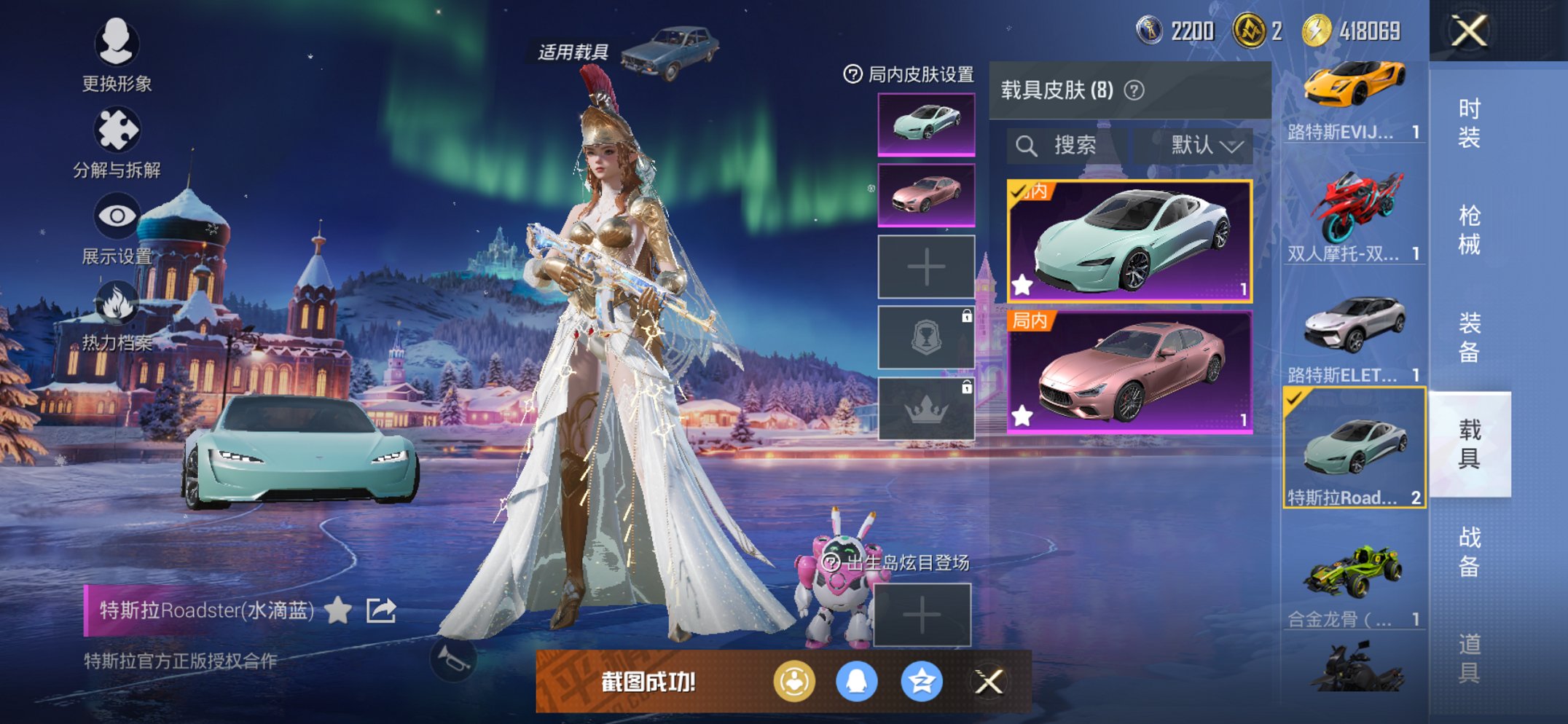Click the gold coin currency icon showing 418069

1316,31
